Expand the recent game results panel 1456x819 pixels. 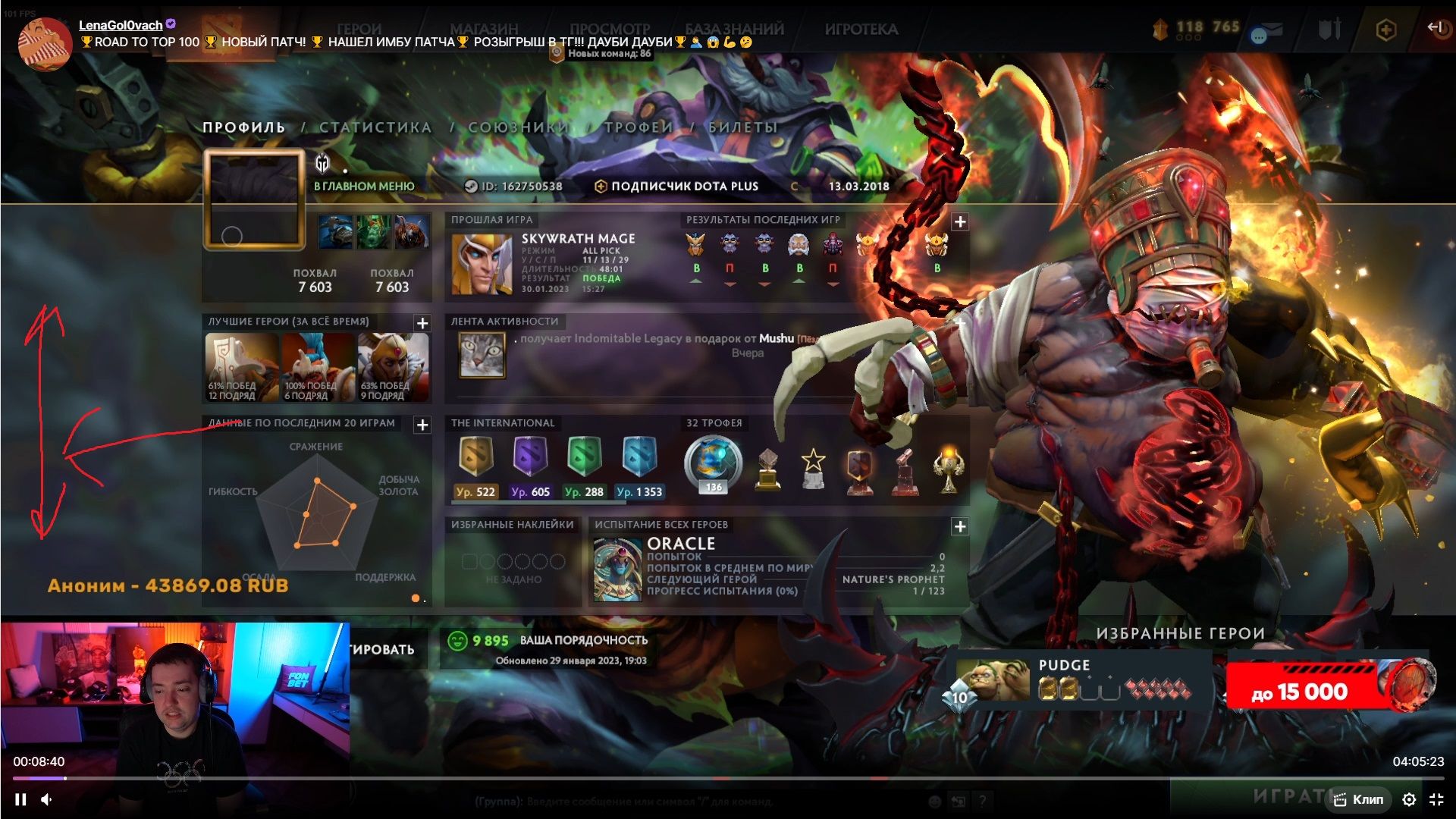[x=960, y=221]
